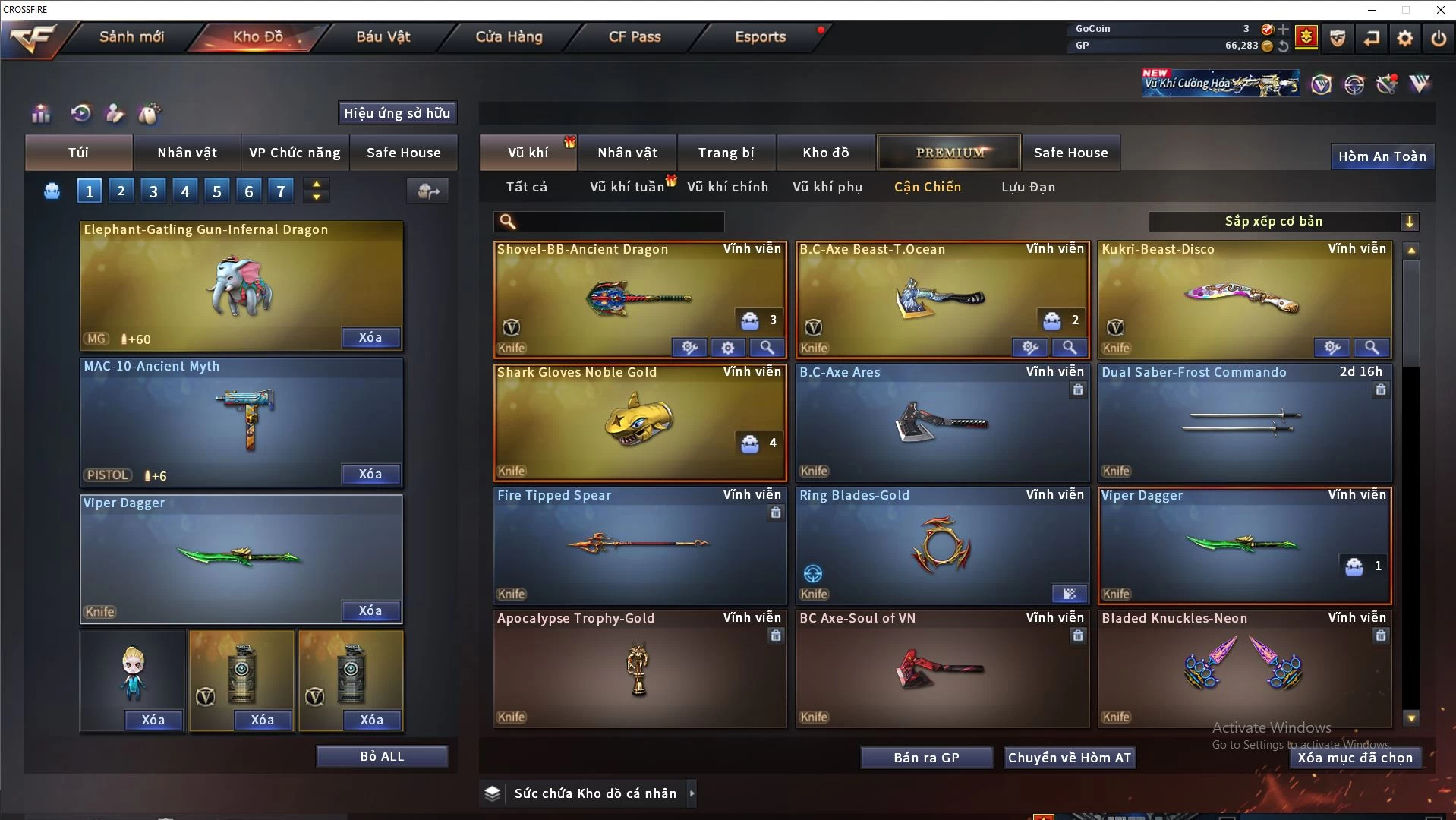Image resolution: width=1456 pixels, height=820 pixels.
Task: Click the Bán ra GP button
Action: click(926, 758)
